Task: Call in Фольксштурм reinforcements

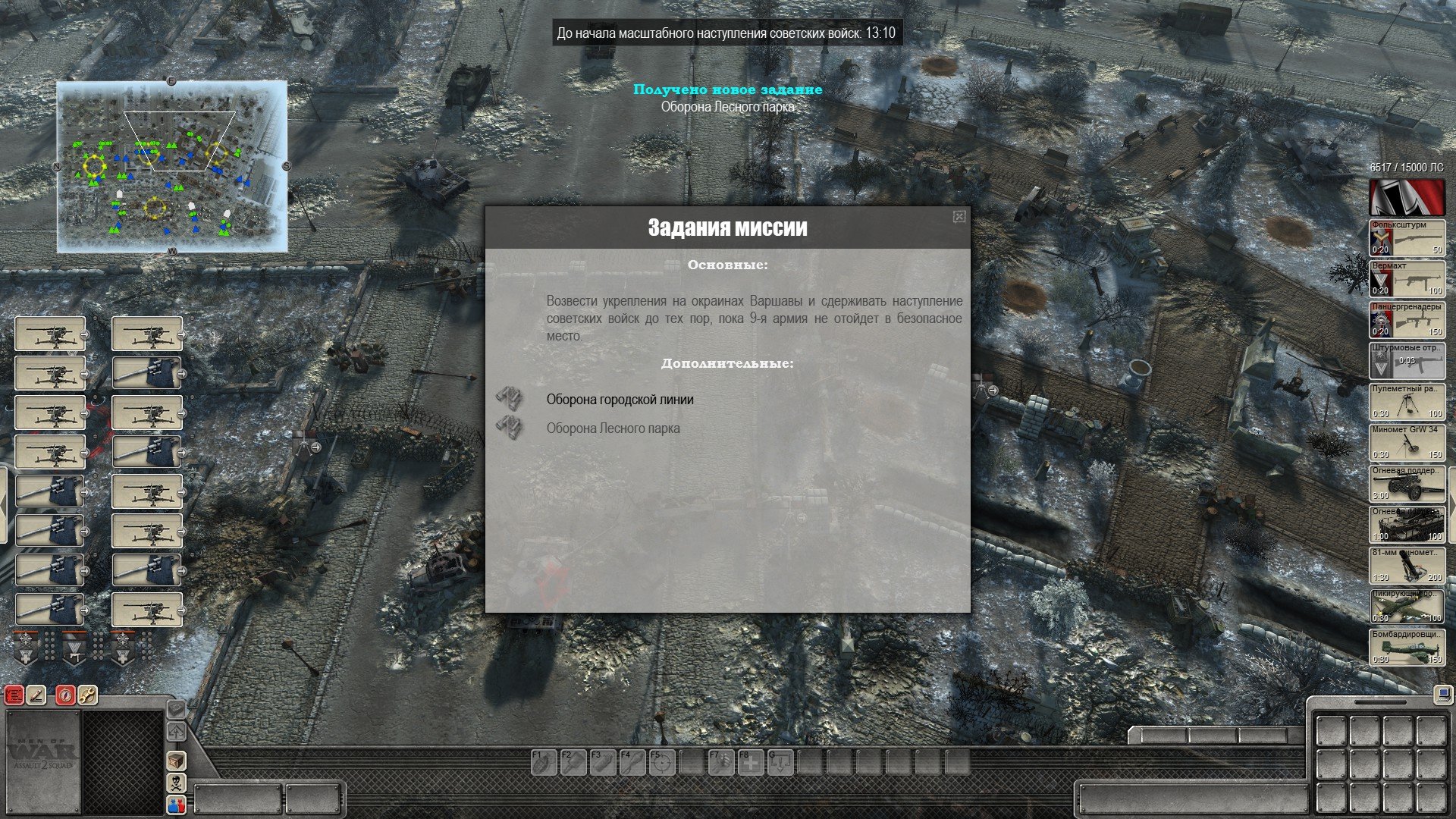Action: coord(1407,238)
